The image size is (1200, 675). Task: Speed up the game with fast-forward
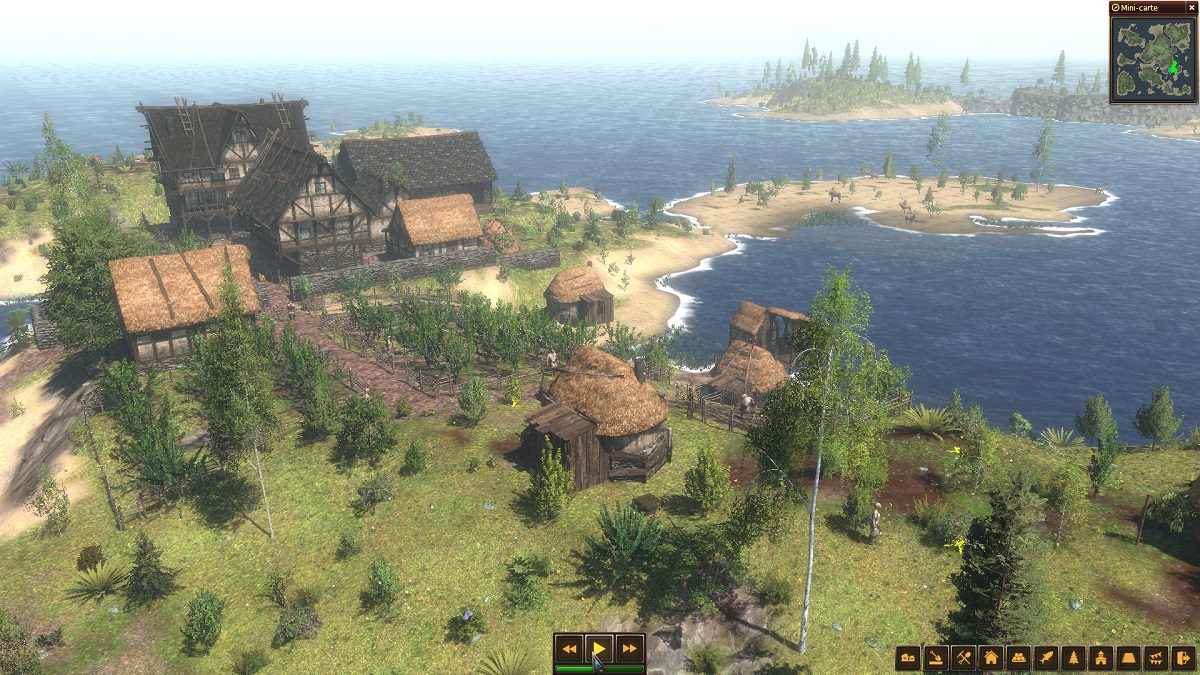pyautogui.click(x=629, y=649)
